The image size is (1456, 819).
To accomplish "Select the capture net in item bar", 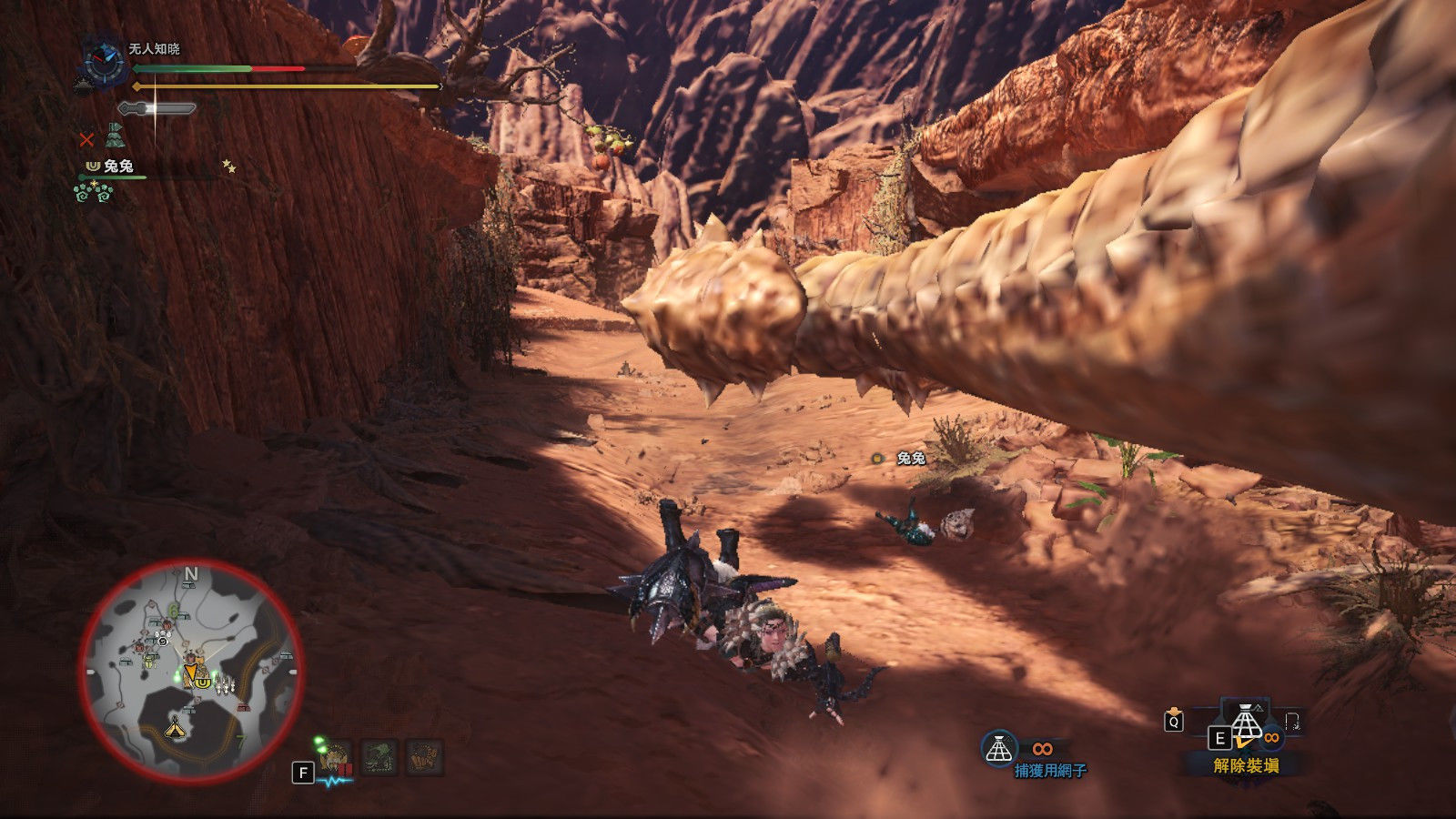I will 1247,725.
